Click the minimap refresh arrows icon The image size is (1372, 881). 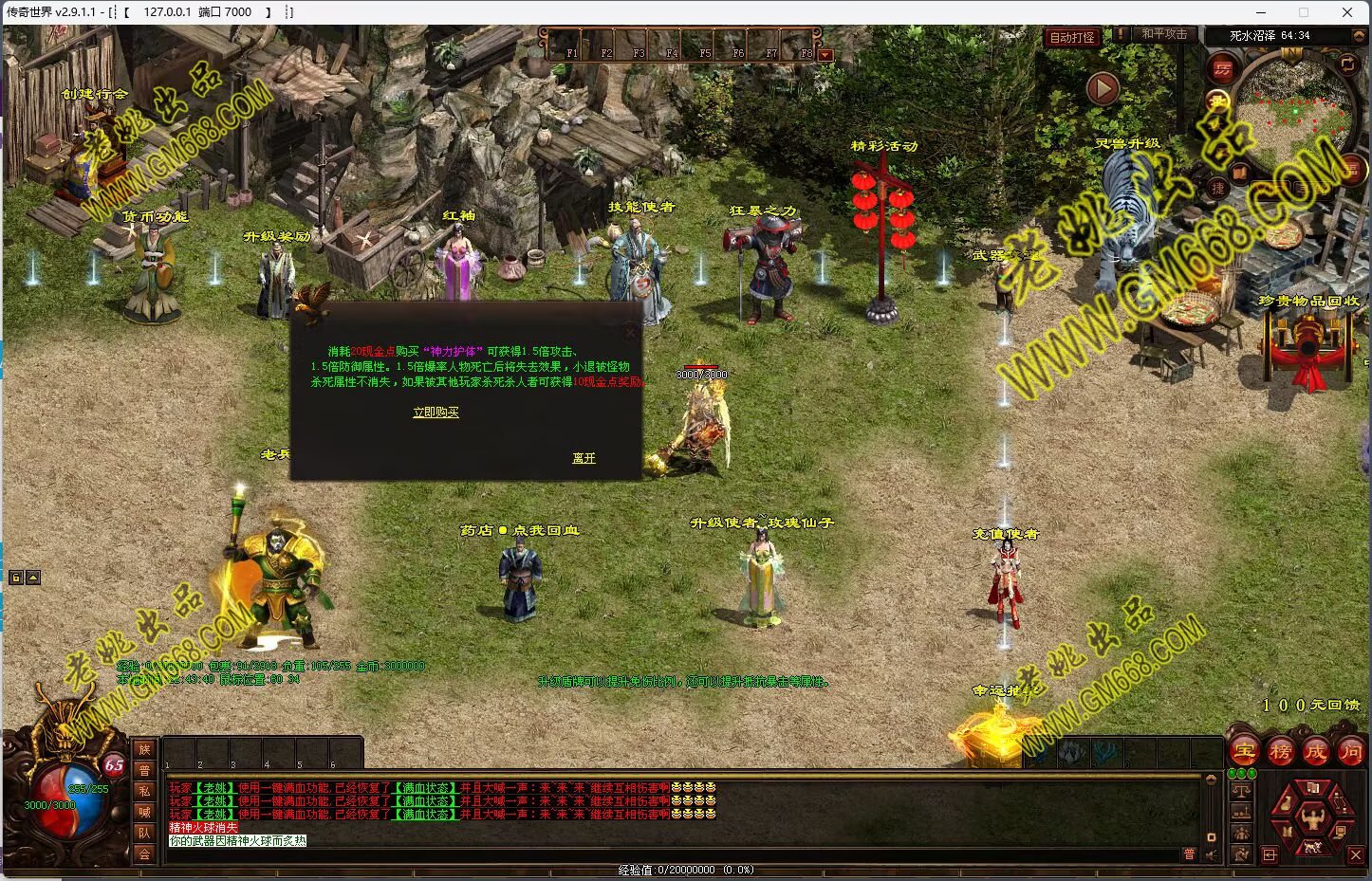click(1347, 64)
